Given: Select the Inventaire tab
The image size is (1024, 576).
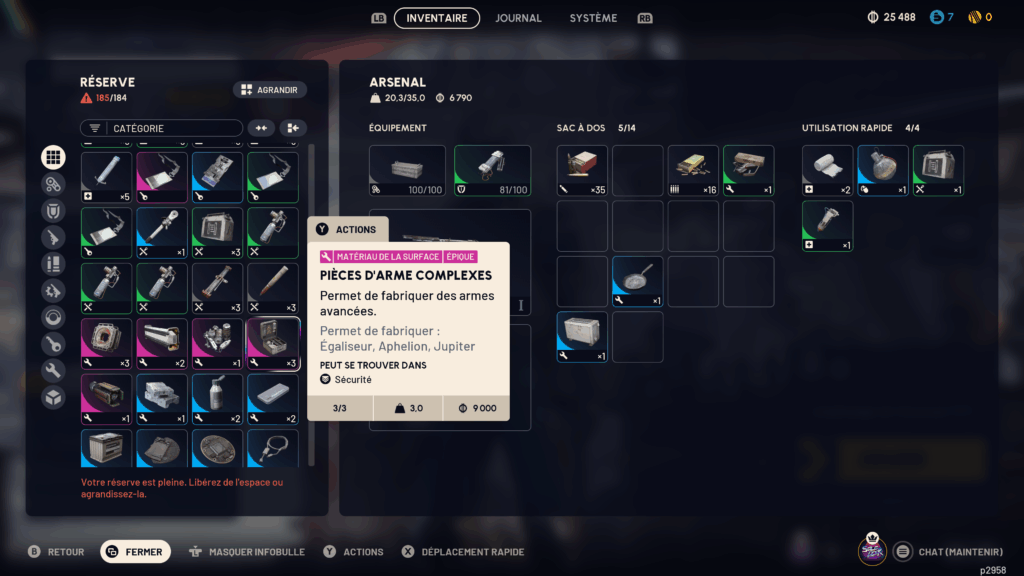Looking at the screenshot, I should pyautogui.click(x=437, y=18).
